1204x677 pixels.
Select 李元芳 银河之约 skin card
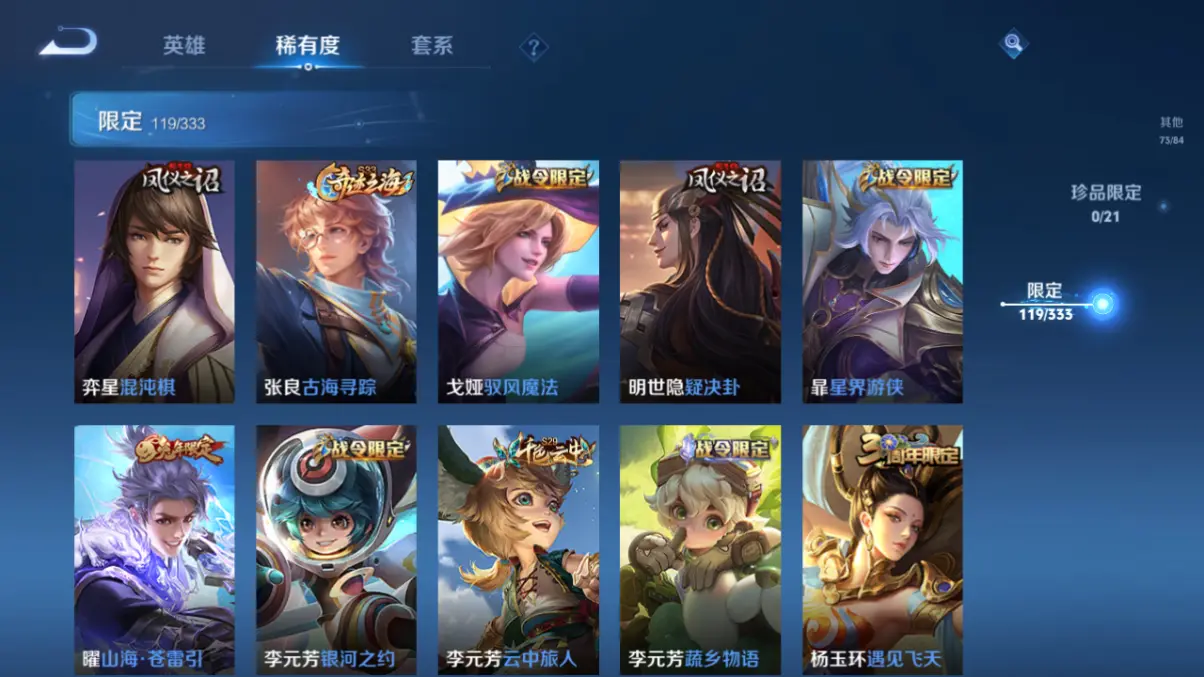pyautogui.click(x=336, y=549)
